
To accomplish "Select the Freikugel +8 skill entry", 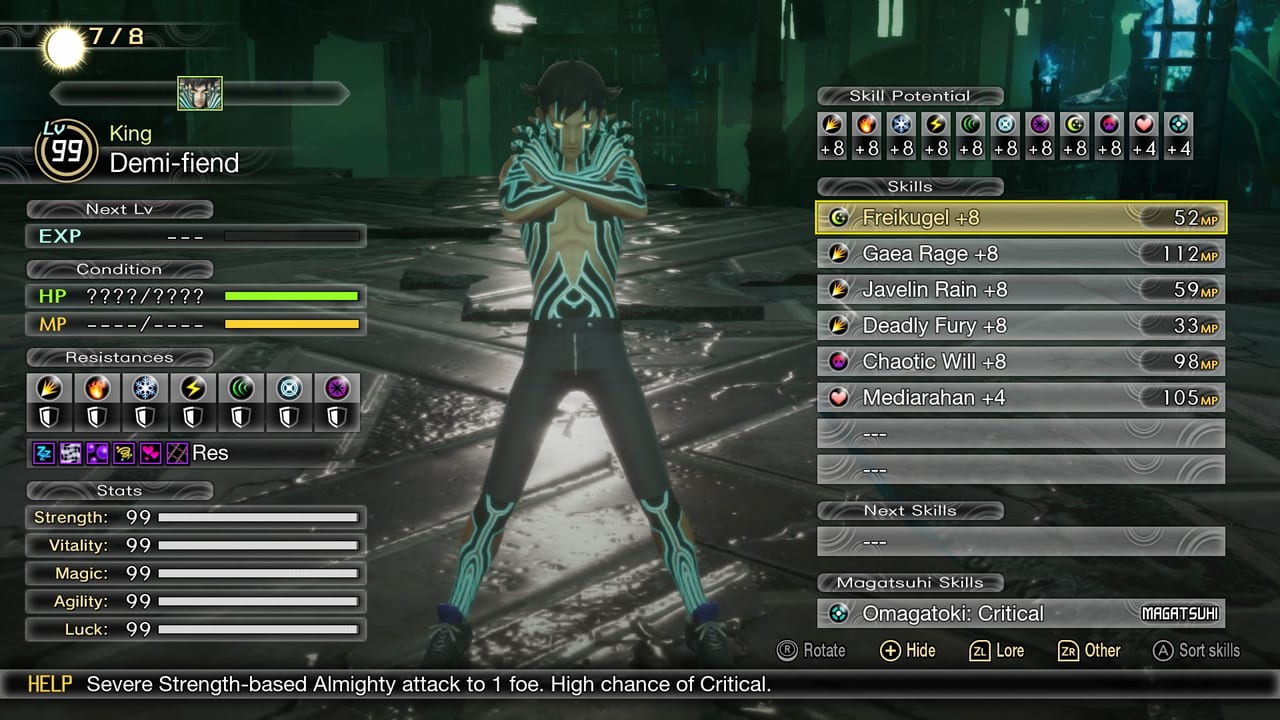I will (x=1020, y=217).
